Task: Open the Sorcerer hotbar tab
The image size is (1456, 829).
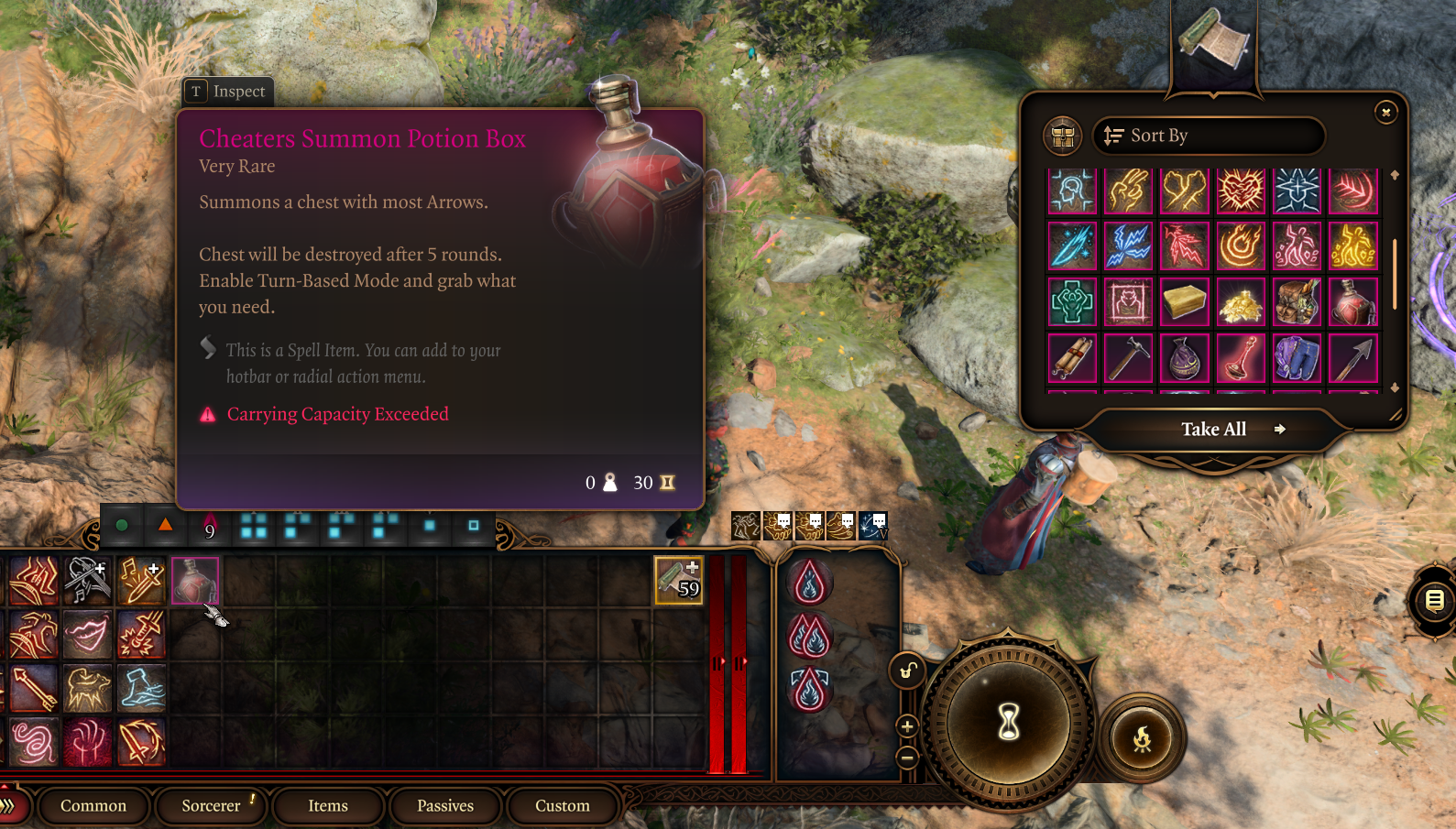Action: 211,806
